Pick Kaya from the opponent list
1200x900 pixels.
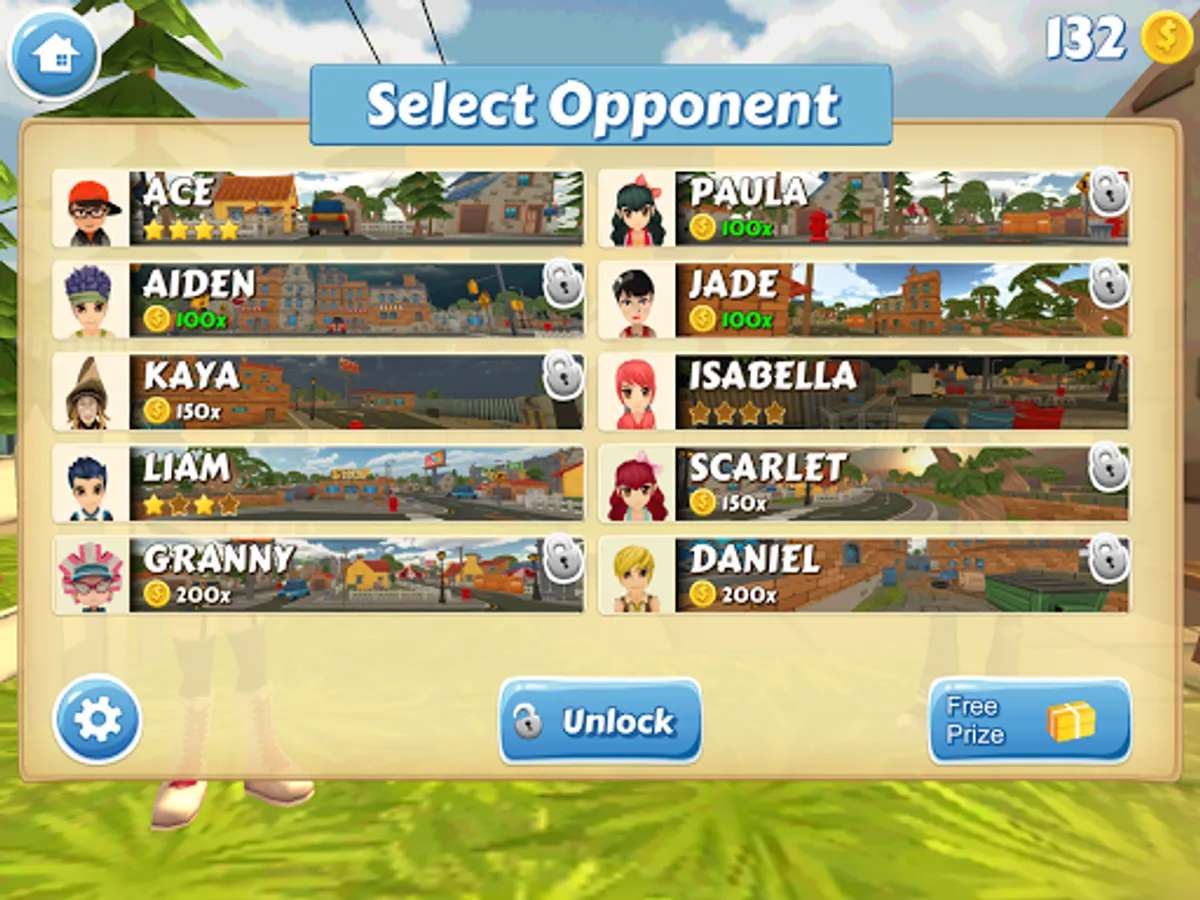pyautogui.click(x=318, y=392)
